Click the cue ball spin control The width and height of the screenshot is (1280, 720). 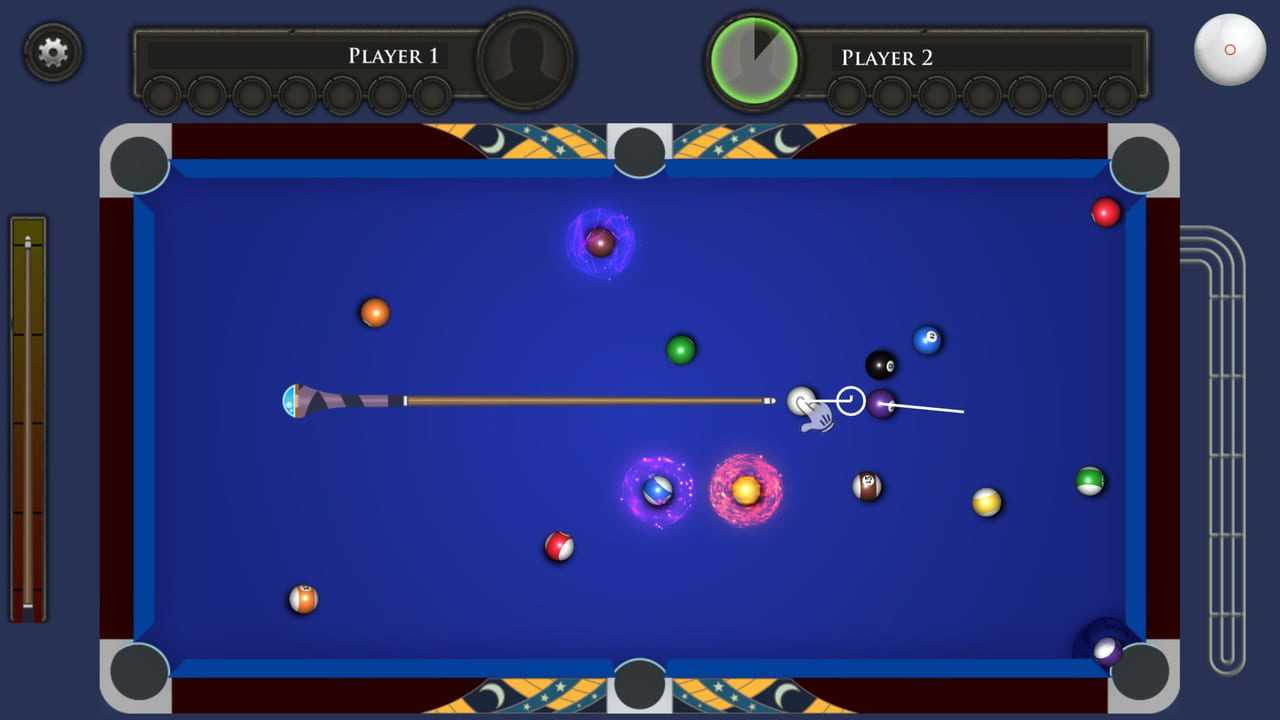point(1229,50)
